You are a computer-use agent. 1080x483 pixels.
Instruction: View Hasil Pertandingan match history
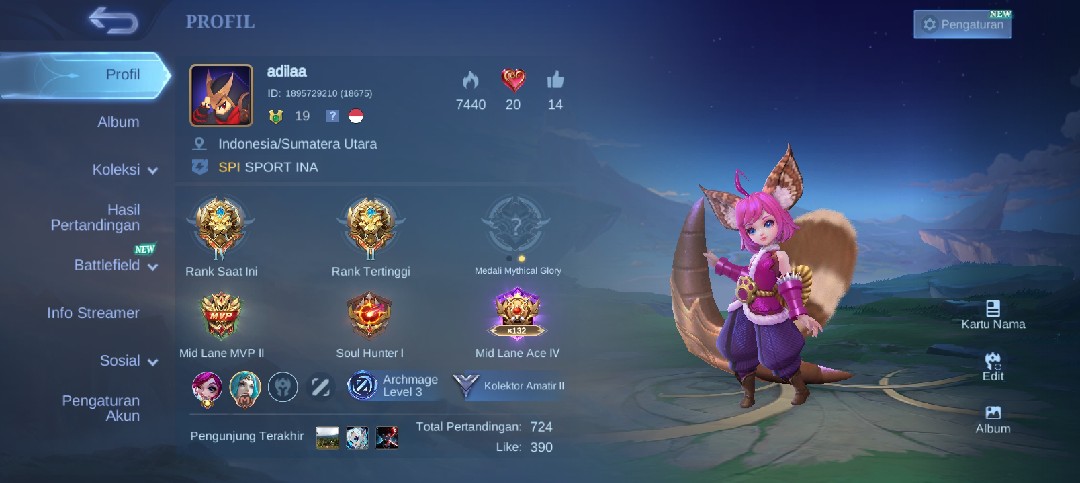coord(96,217)
